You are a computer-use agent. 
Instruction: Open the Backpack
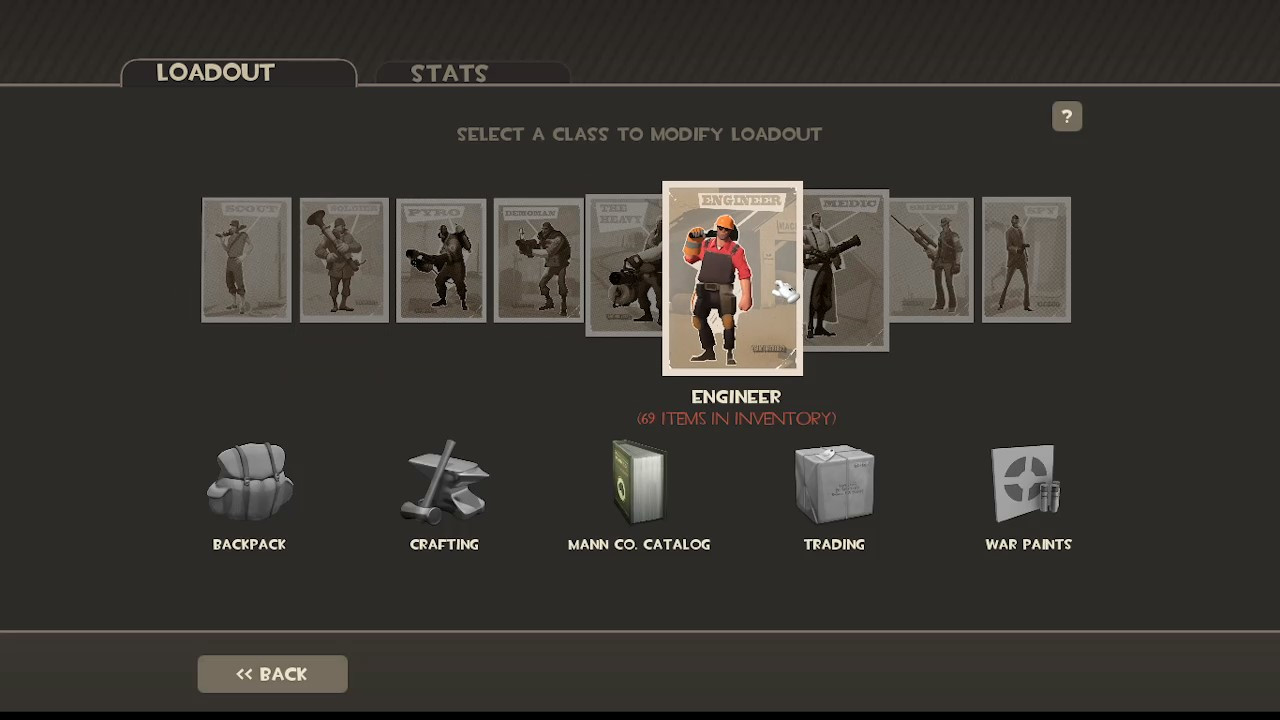(x=249, y=490)
